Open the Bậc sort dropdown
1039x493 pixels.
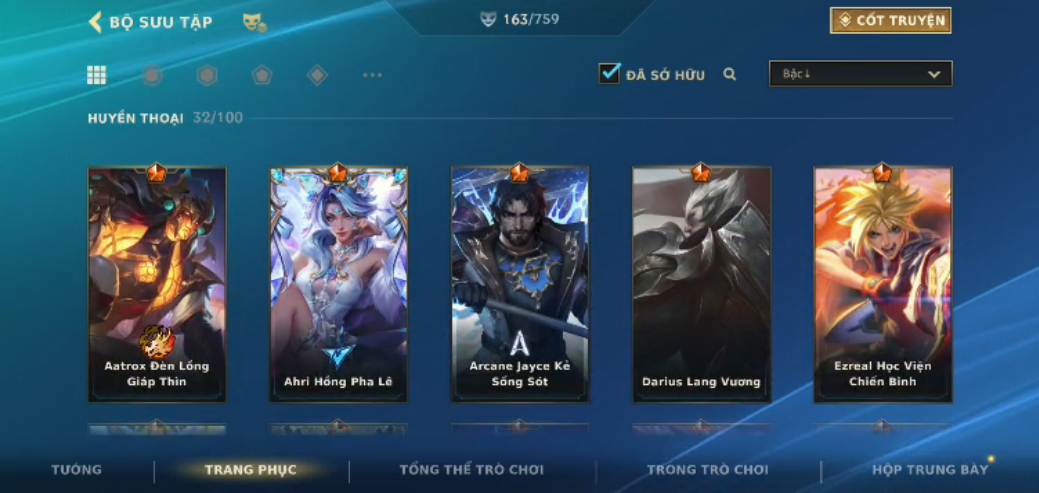coord(860,74)
